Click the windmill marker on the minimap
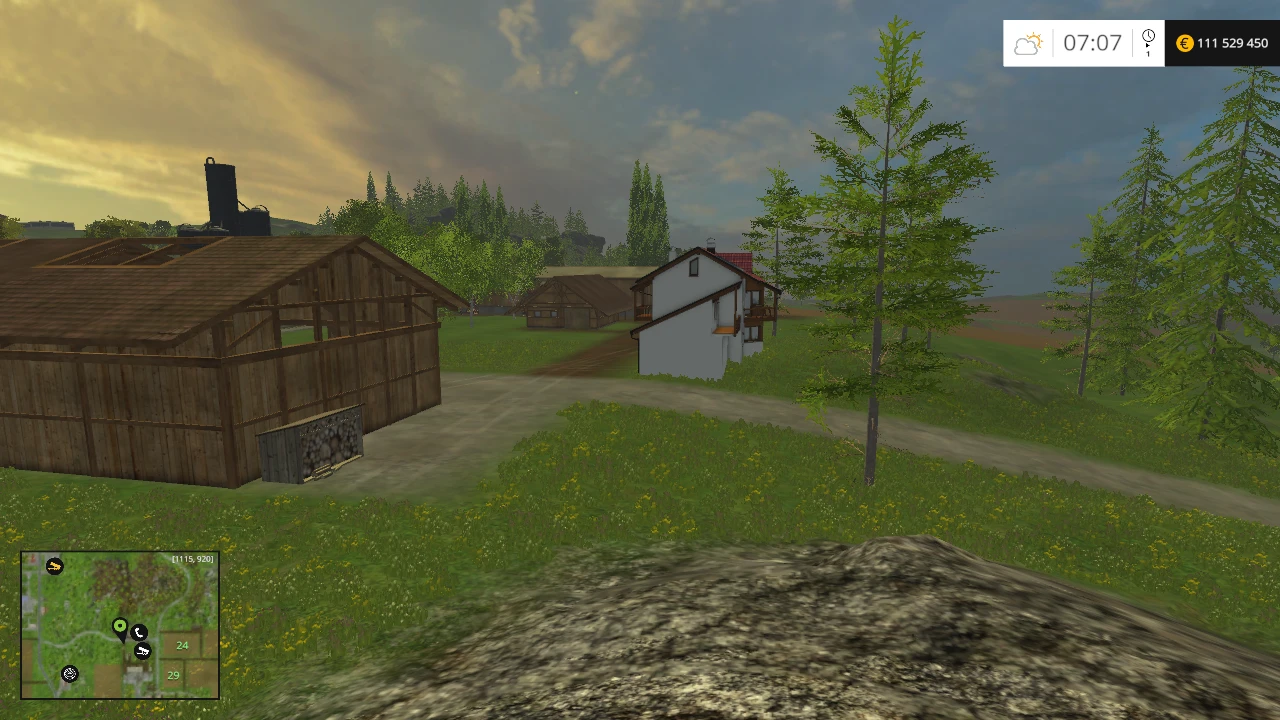 70,674
